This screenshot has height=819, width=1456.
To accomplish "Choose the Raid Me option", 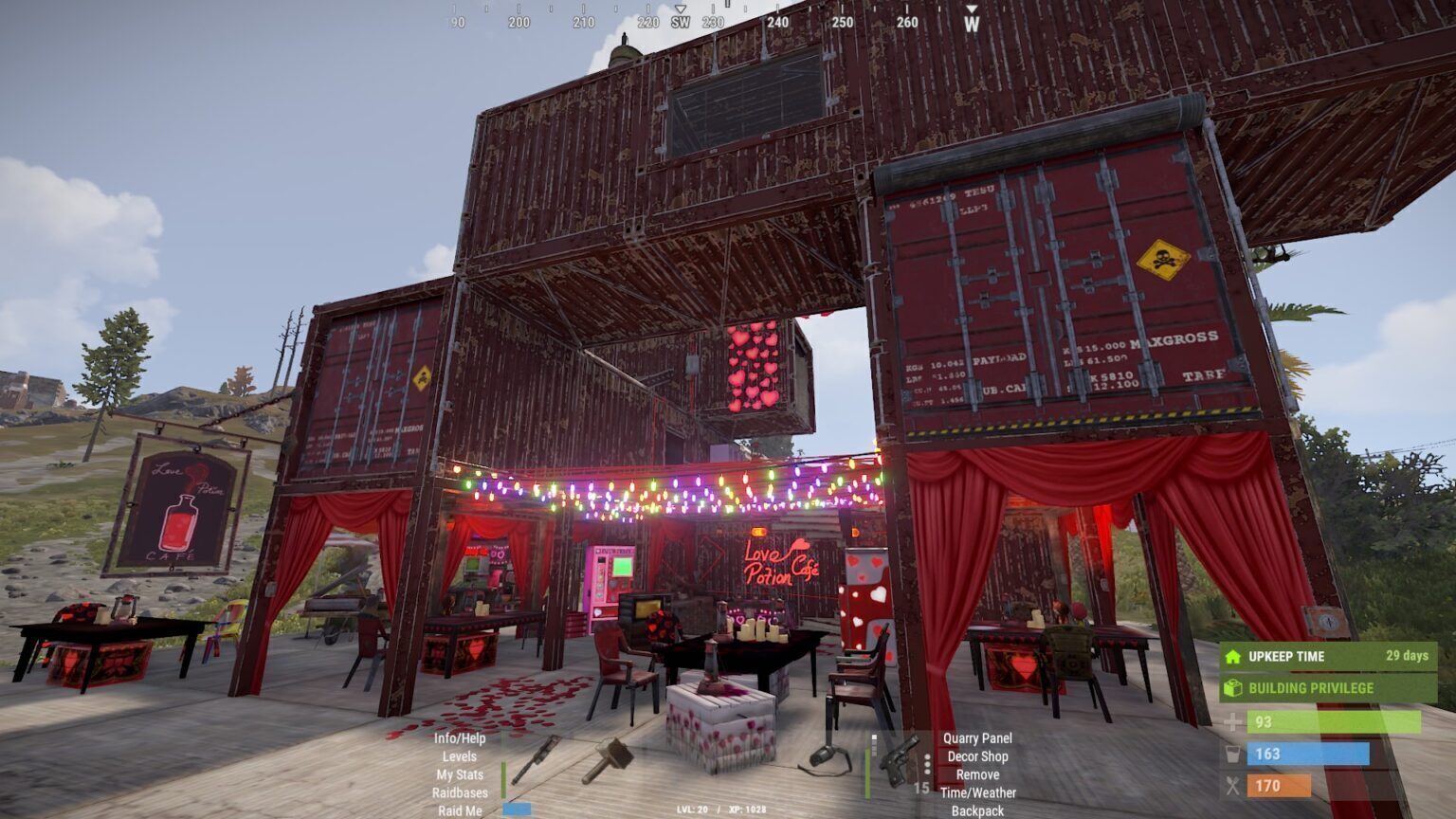I will tap(460, 810).
